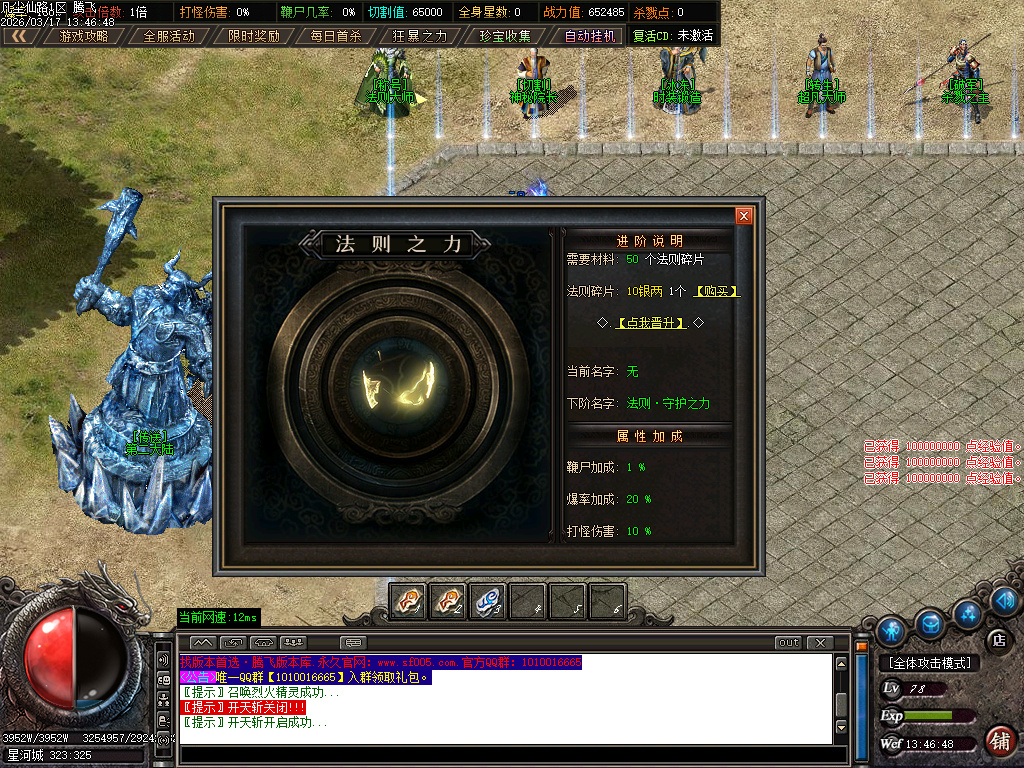
Task: Click the chat window close X button
Action: click(x=820, y=642)
